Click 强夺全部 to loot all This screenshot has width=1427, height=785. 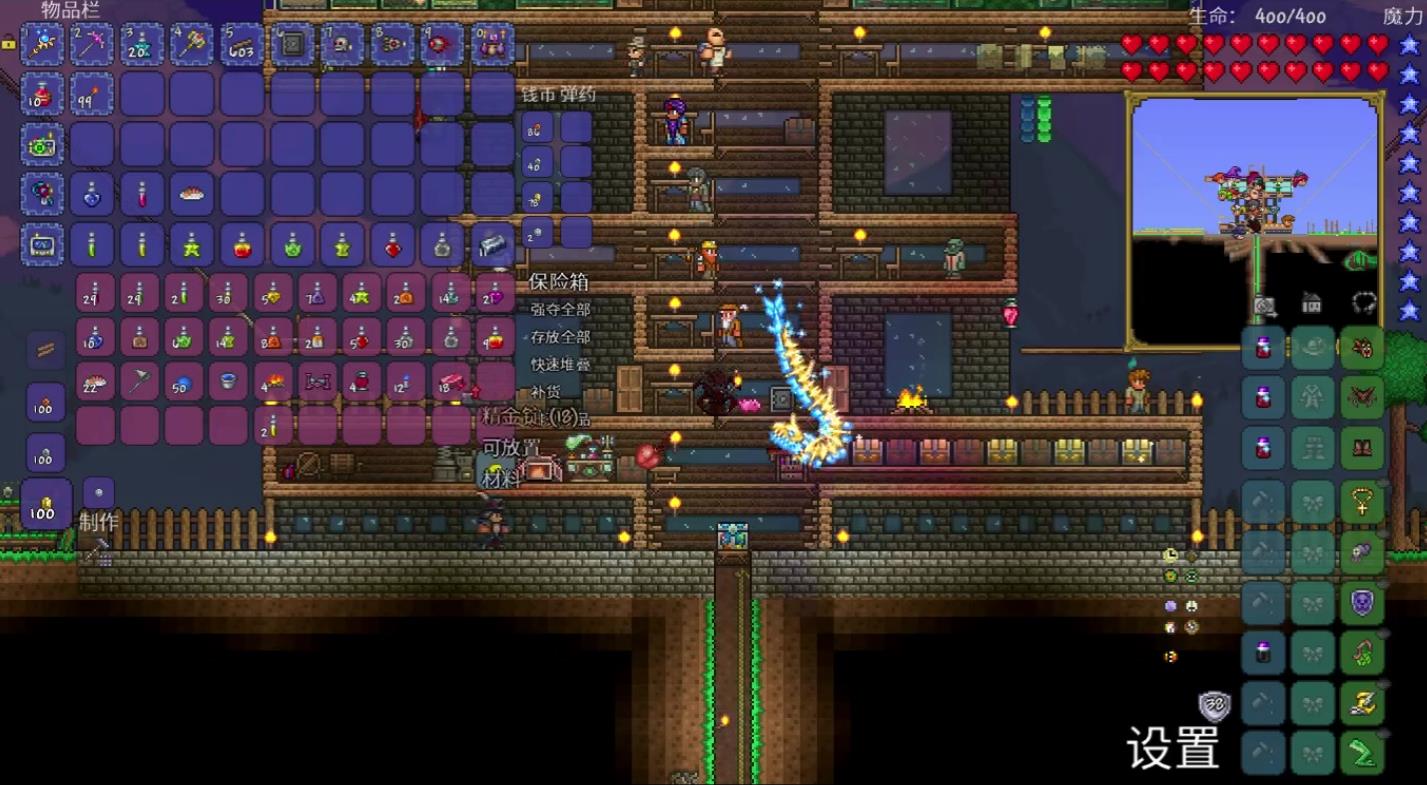coord(560,310)
